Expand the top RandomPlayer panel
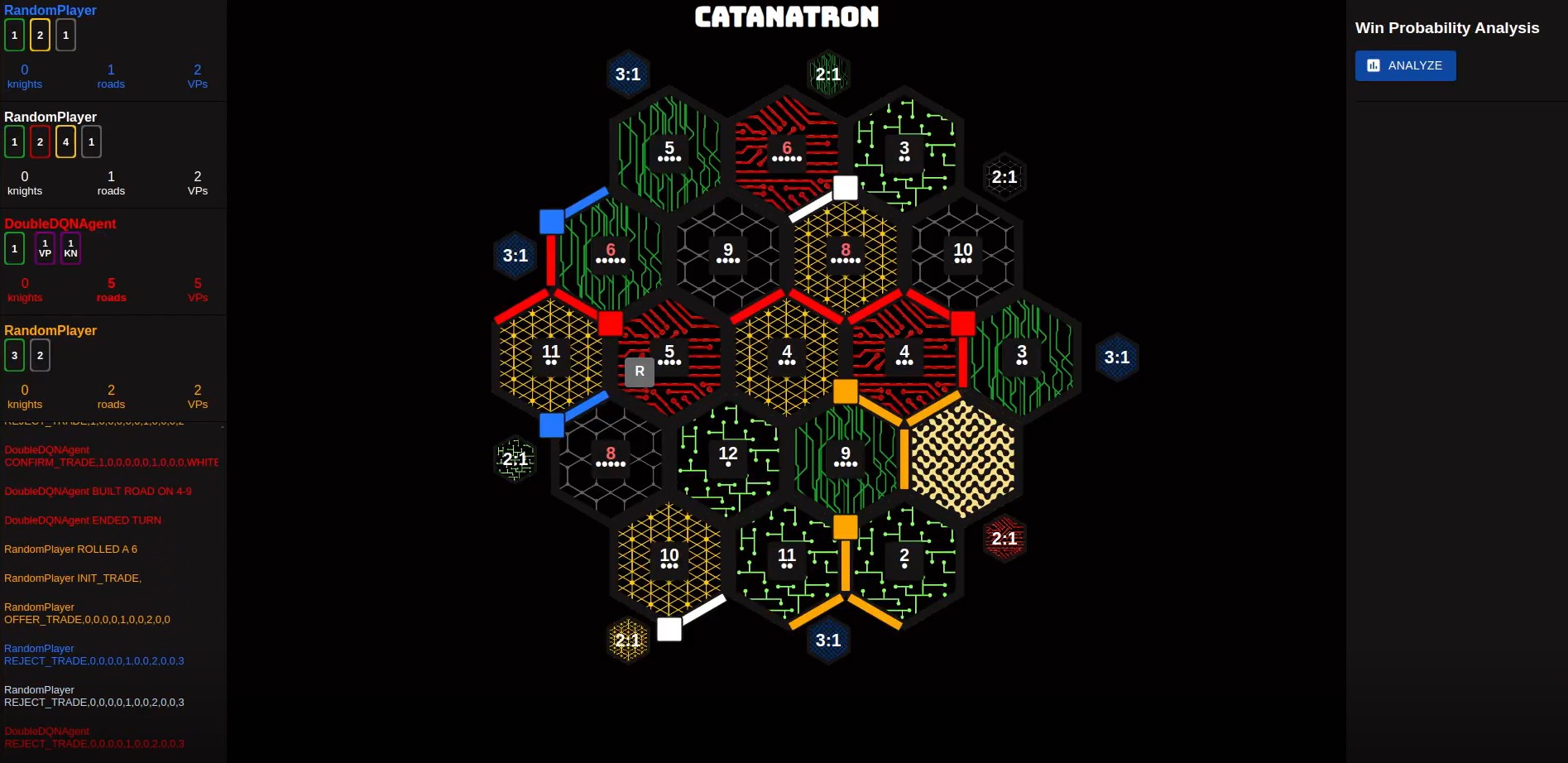The width and height of the screenshot is (1568, 763). (x=50, y=10)
